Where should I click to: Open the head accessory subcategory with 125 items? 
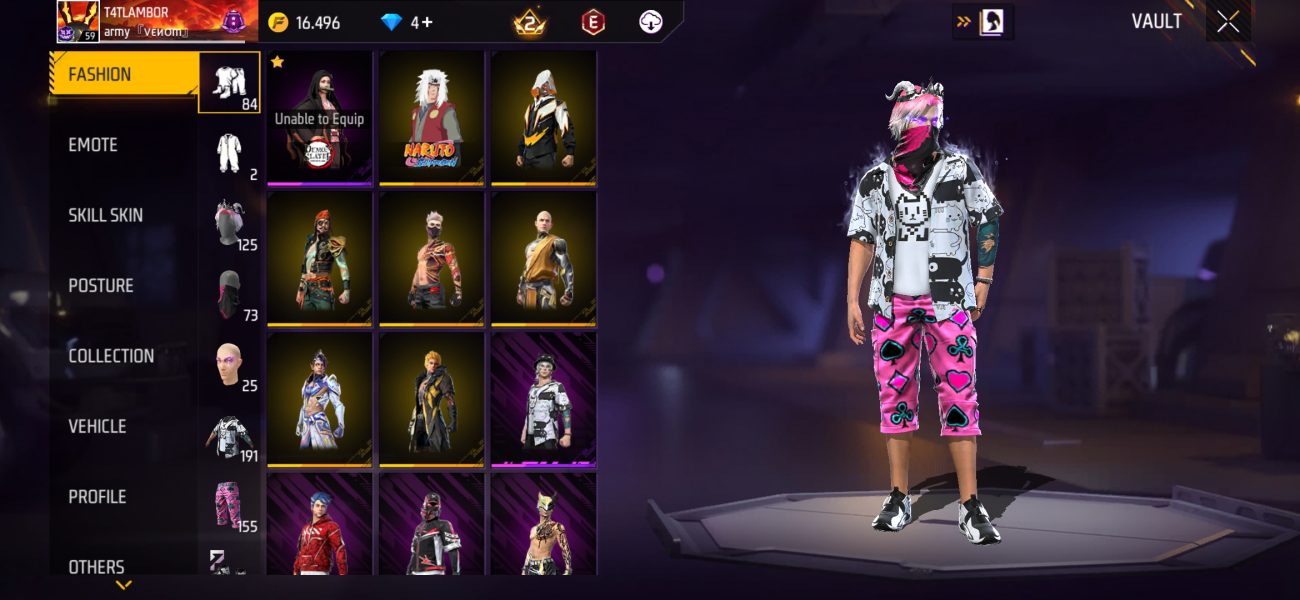[x=229, y=223]
